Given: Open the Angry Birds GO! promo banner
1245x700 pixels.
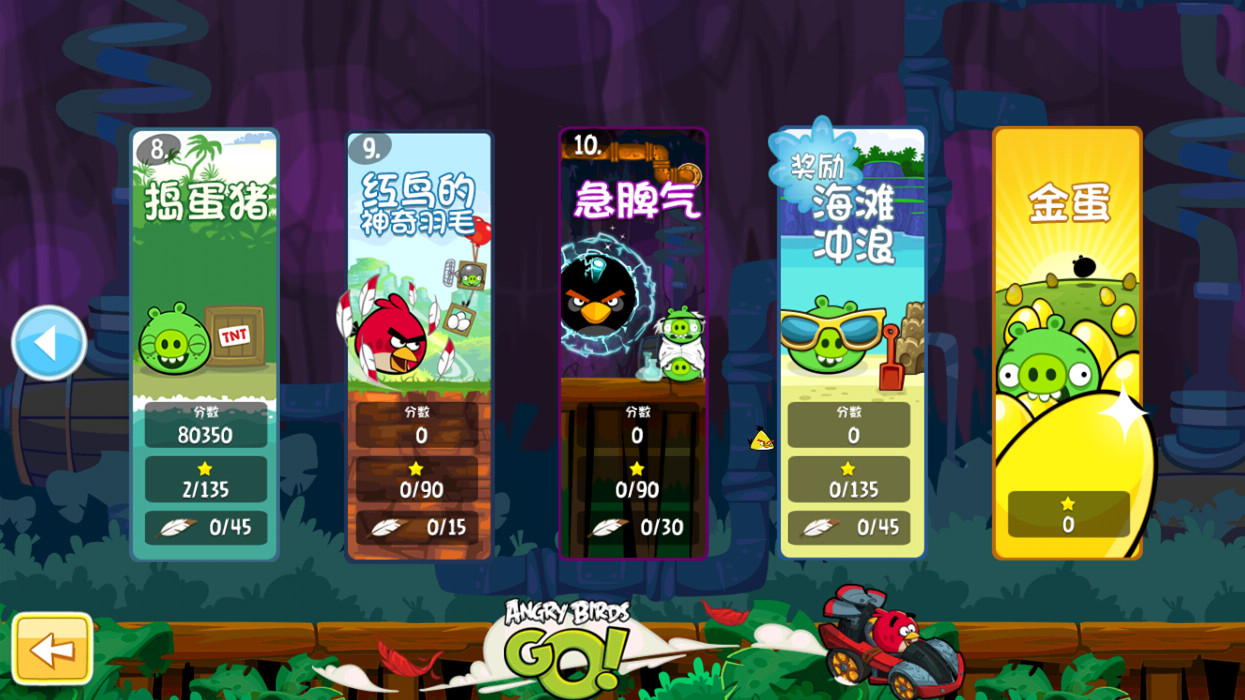Looking at the screenshot, I should (x=566, y=645).
